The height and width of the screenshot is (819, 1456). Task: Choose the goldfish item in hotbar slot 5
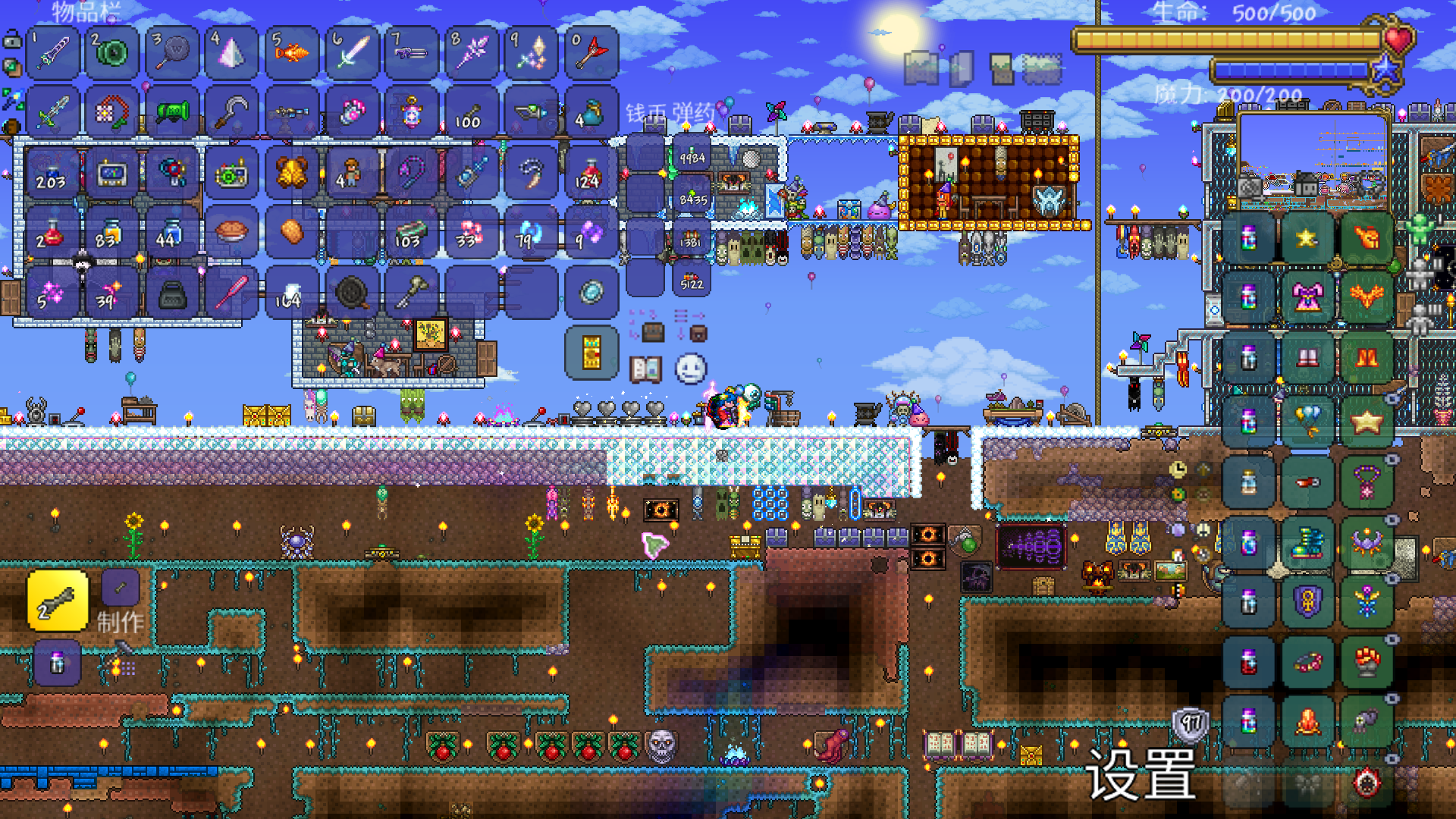292,53
